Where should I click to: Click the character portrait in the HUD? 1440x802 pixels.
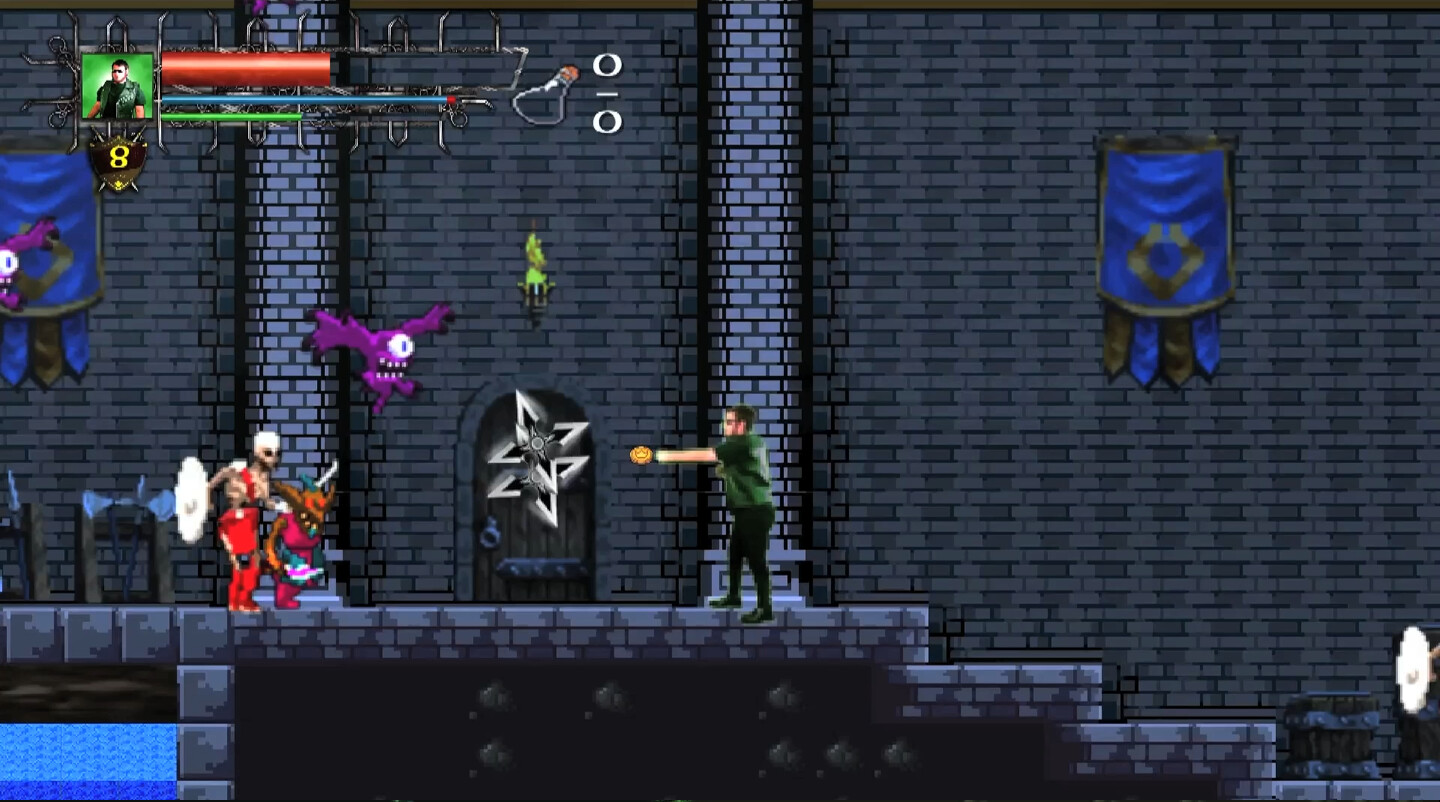click(x=118, y=86)
